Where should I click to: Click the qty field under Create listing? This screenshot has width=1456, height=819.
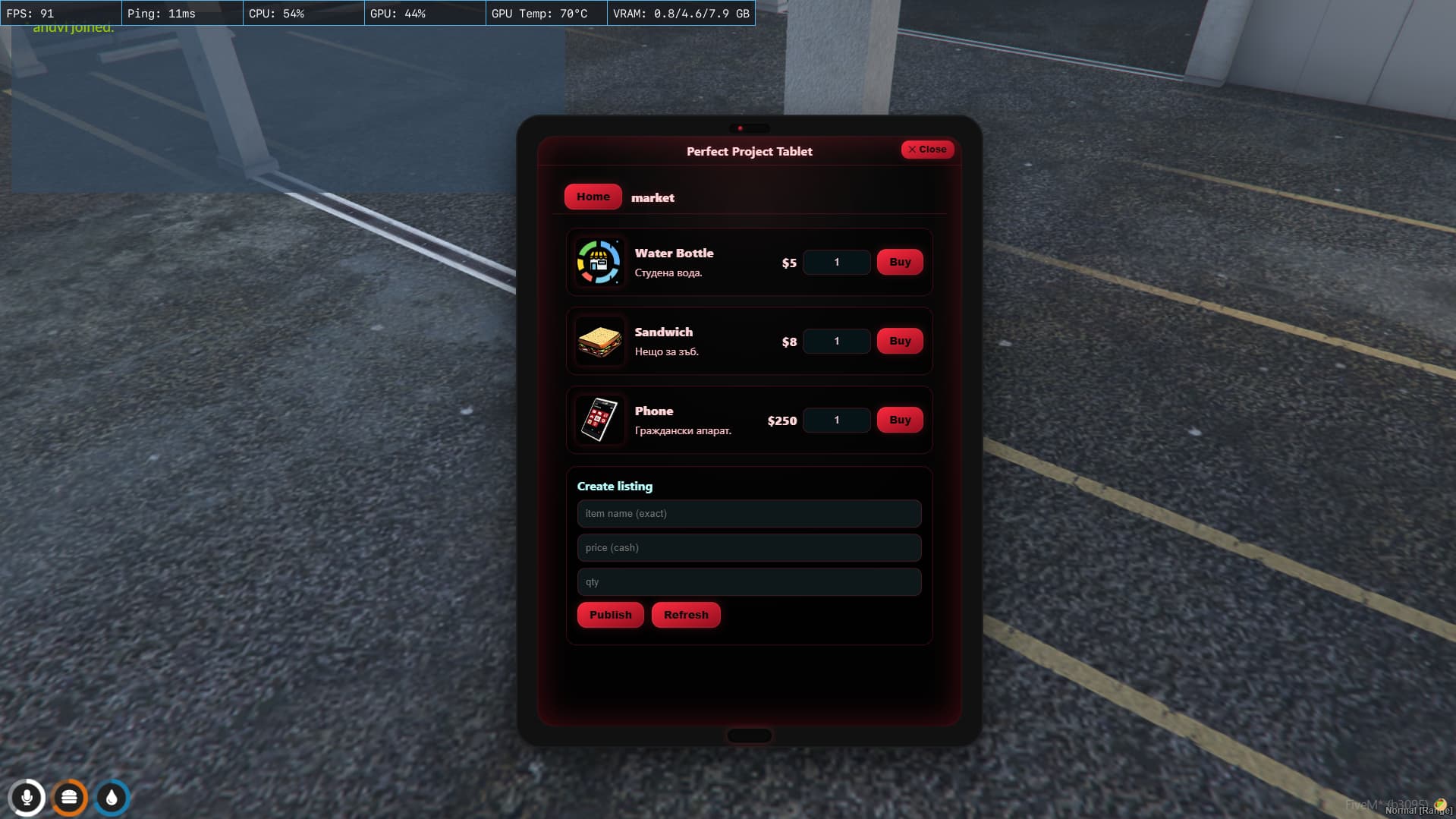coord(748,581)
